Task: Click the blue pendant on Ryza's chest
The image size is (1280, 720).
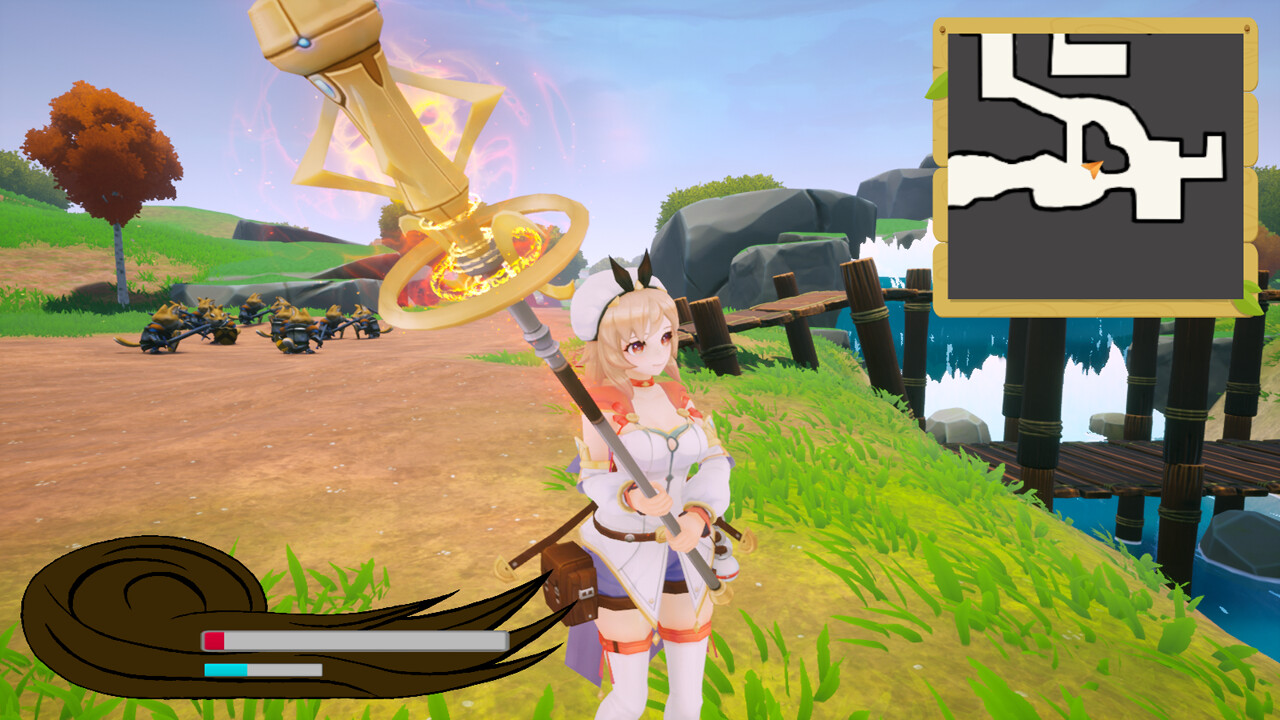Action: (x=671, y=440)
